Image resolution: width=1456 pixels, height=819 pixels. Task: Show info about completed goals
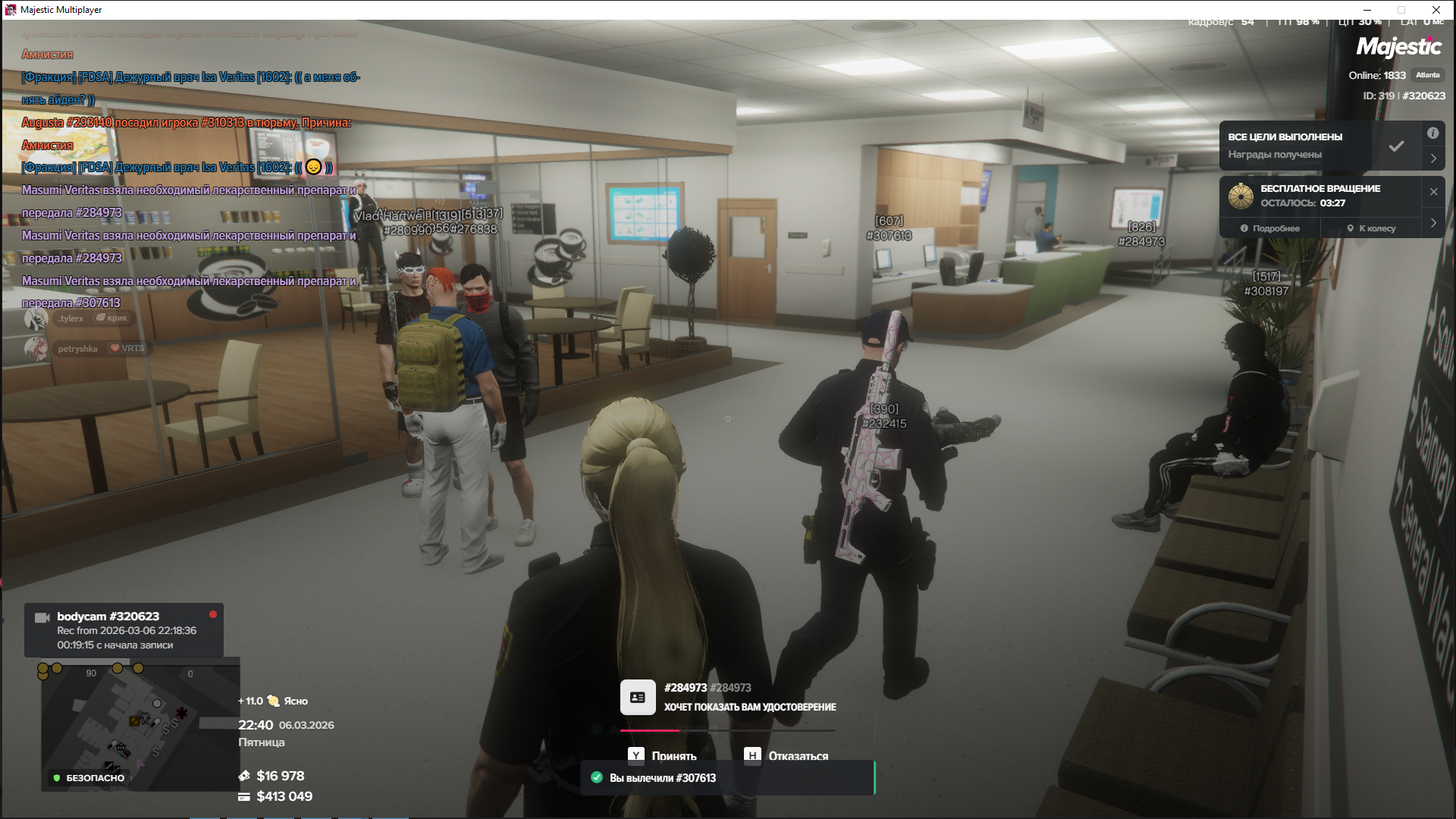(x=1432, y=133)
